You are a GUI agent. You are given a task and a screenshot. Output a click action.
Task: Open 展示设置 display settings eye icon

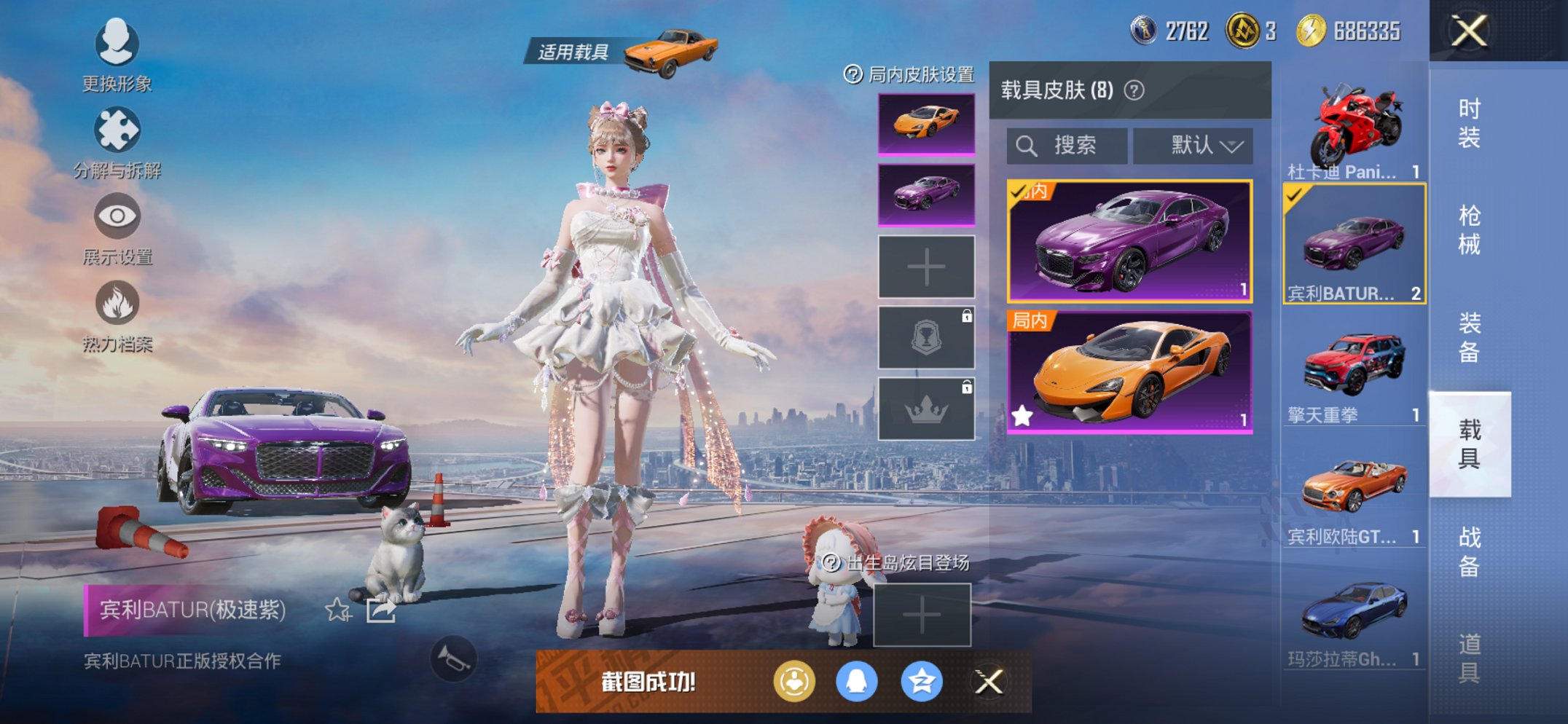click(x=117, y=217)
